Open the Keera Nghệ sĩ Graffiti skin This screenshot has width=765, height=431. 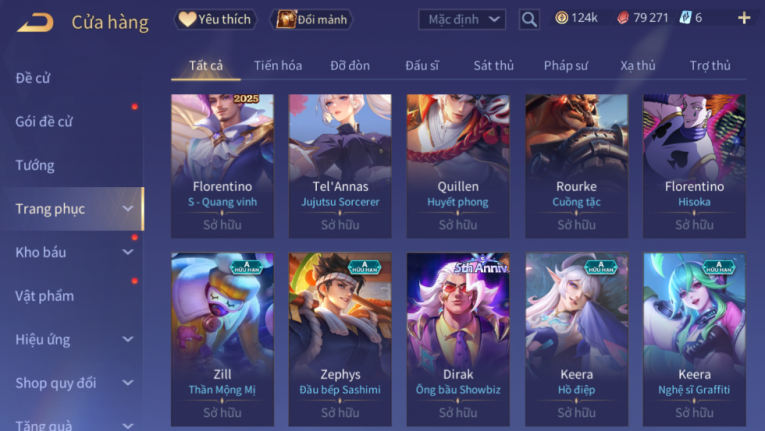tap(694, 337)
